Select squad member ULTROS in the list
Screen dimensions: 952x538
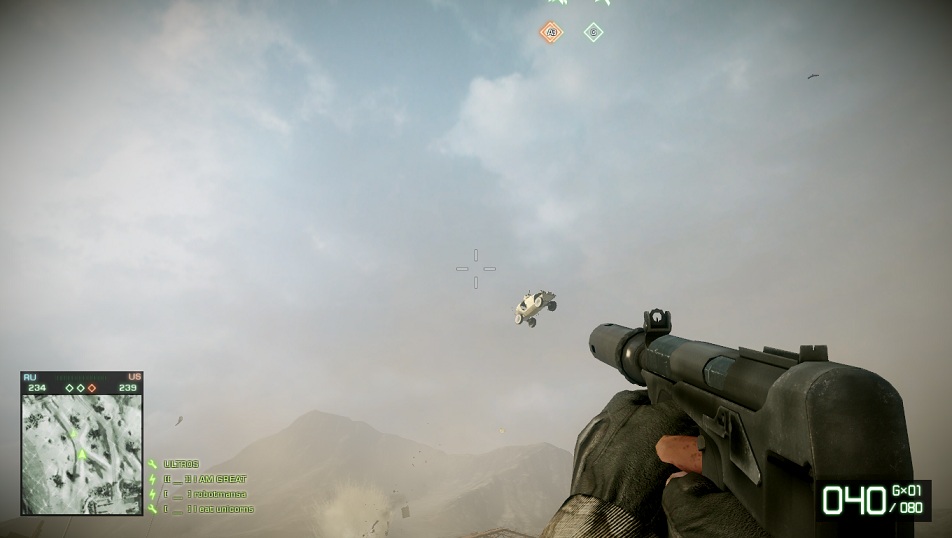[x=181, y=464]
